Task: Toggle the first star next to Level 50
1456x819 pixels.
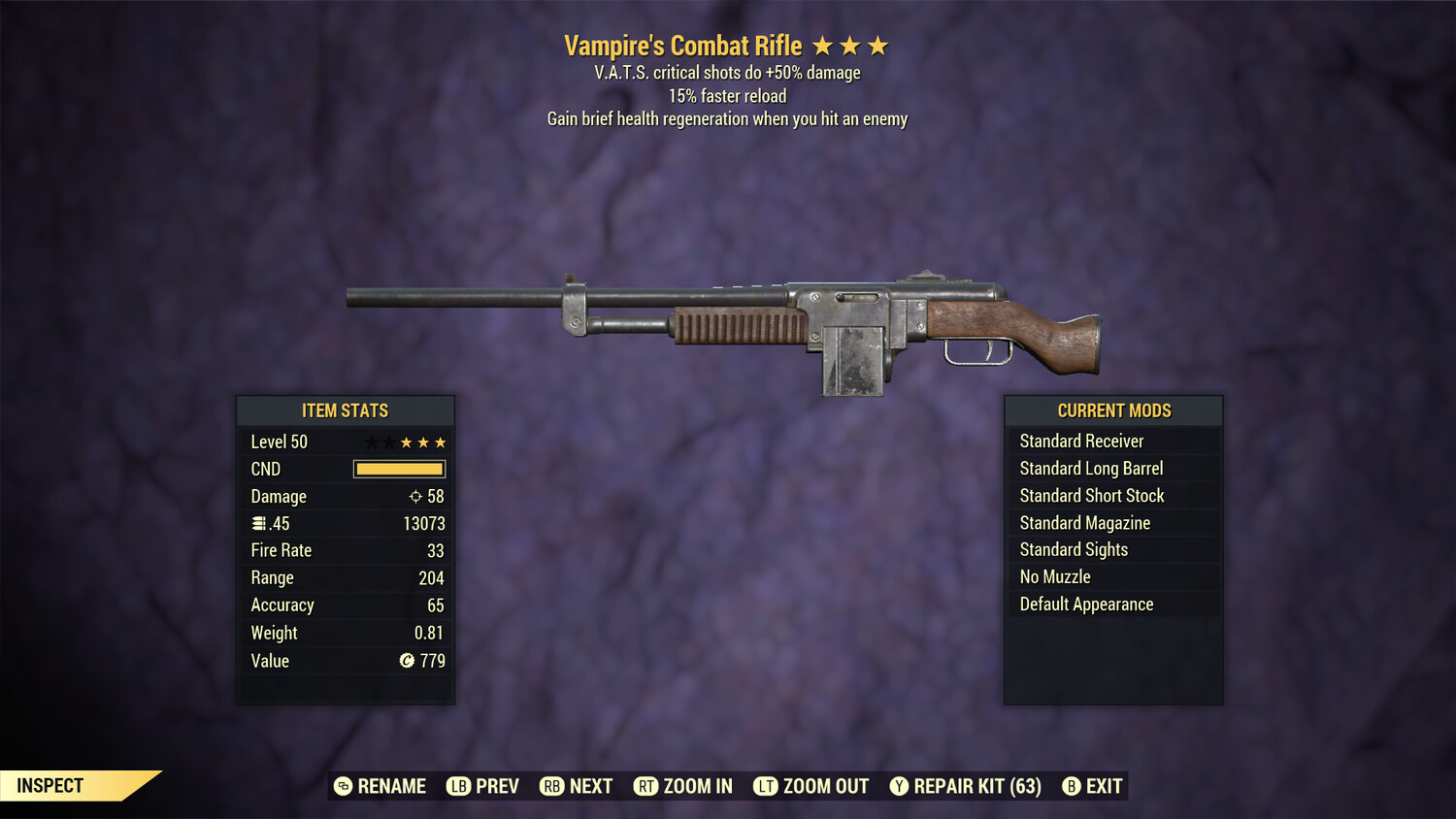Action: tap(370, 442)
